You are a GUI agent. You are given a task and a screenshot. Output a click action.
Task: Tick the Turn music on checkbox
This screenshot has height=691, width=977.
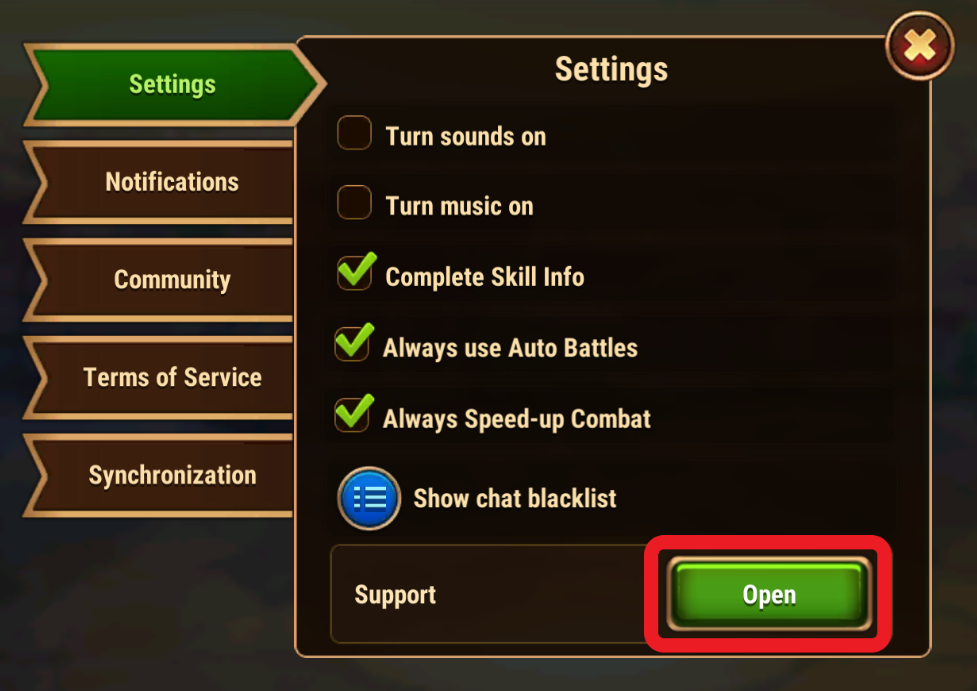(x=354, y=203)
